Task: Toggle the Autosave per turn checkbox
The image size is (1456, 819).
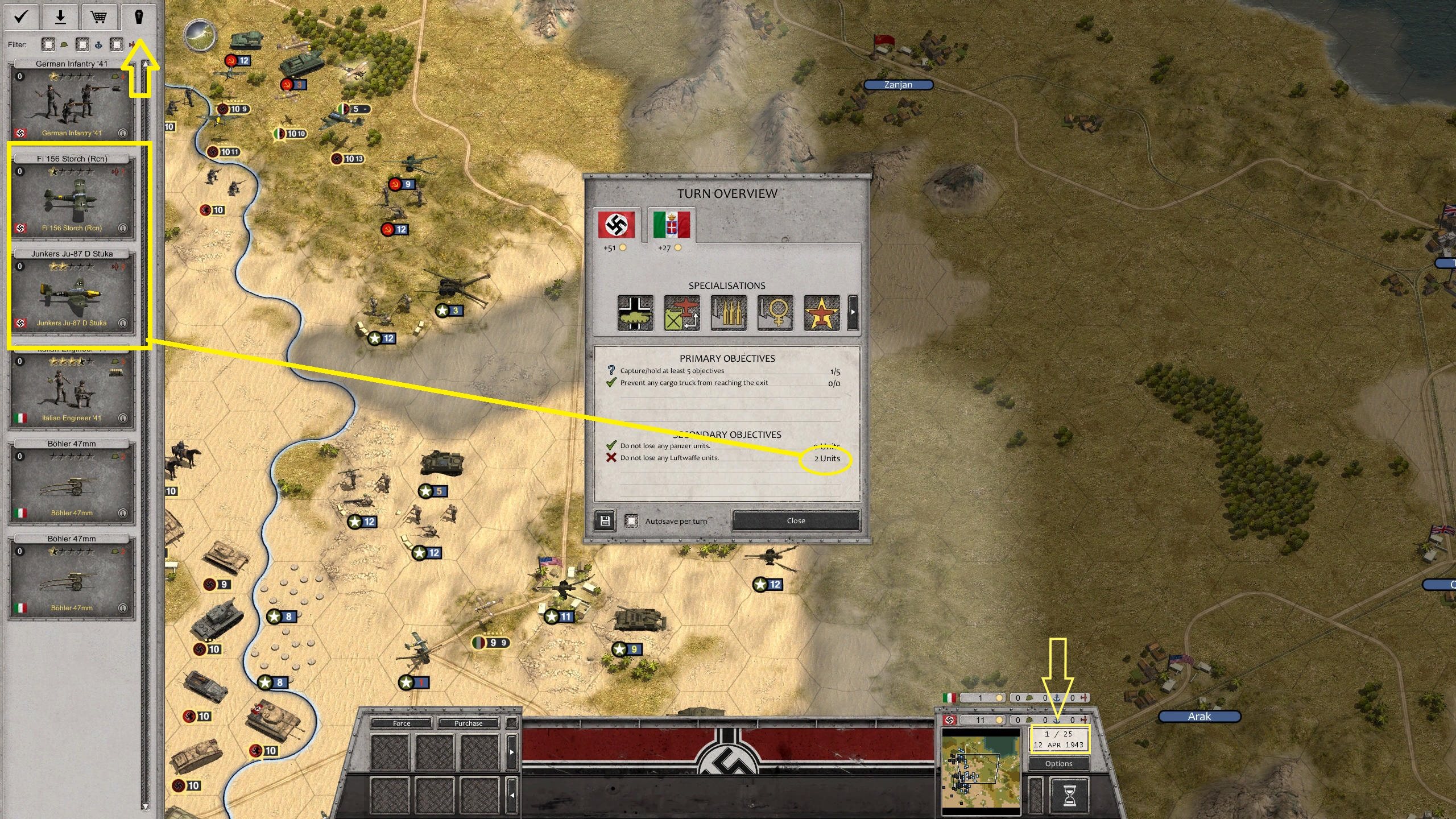Action: coord(632,520)
